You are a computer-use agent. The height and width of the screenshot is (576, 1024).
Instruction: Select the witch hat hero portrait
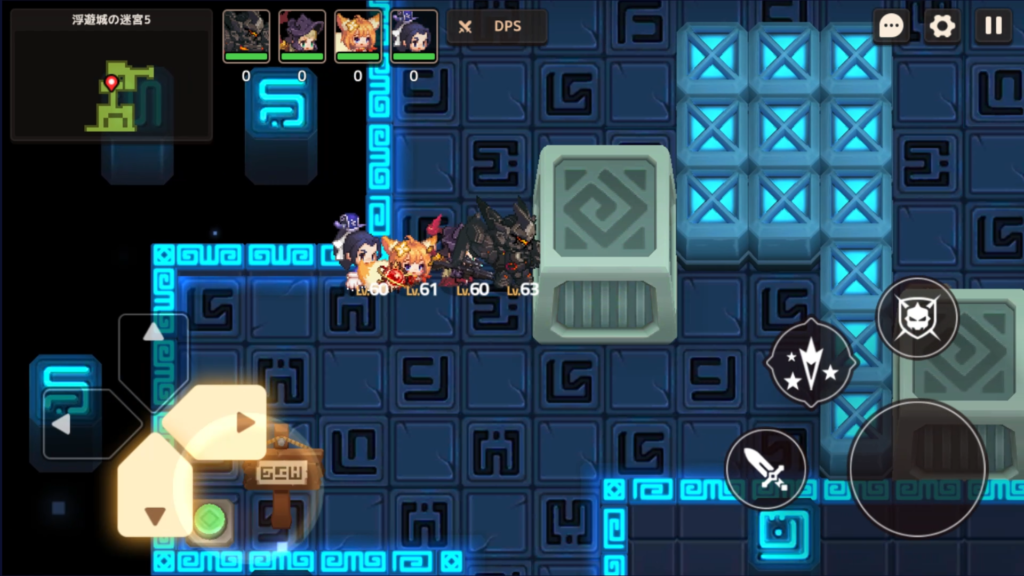[302, 34]
